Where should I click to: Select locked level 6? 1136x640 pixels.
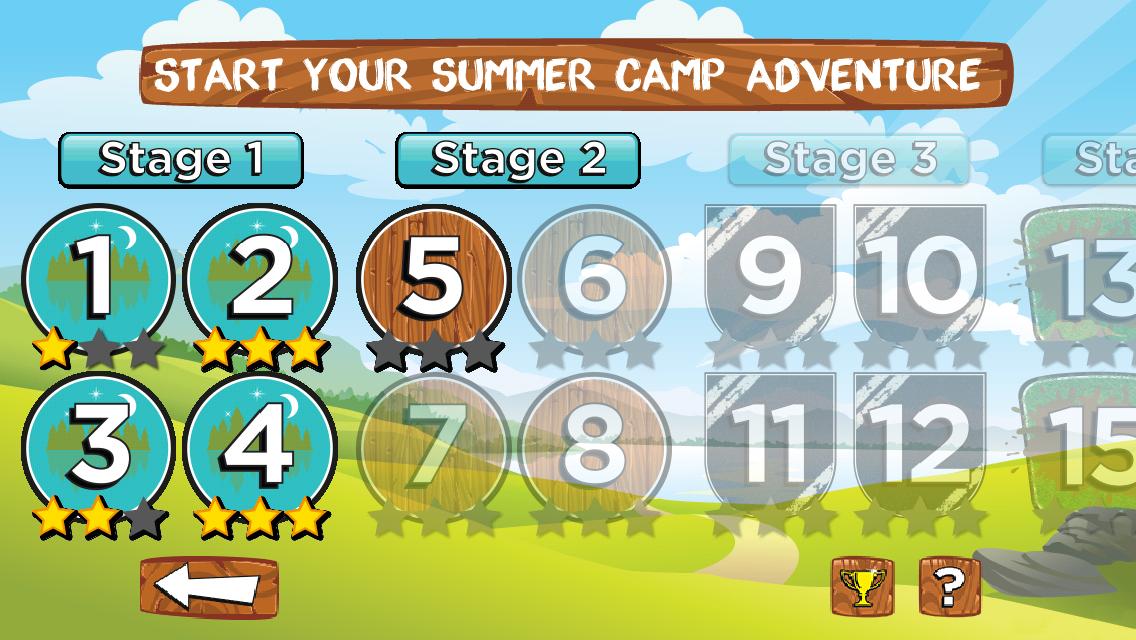point(595,278)
